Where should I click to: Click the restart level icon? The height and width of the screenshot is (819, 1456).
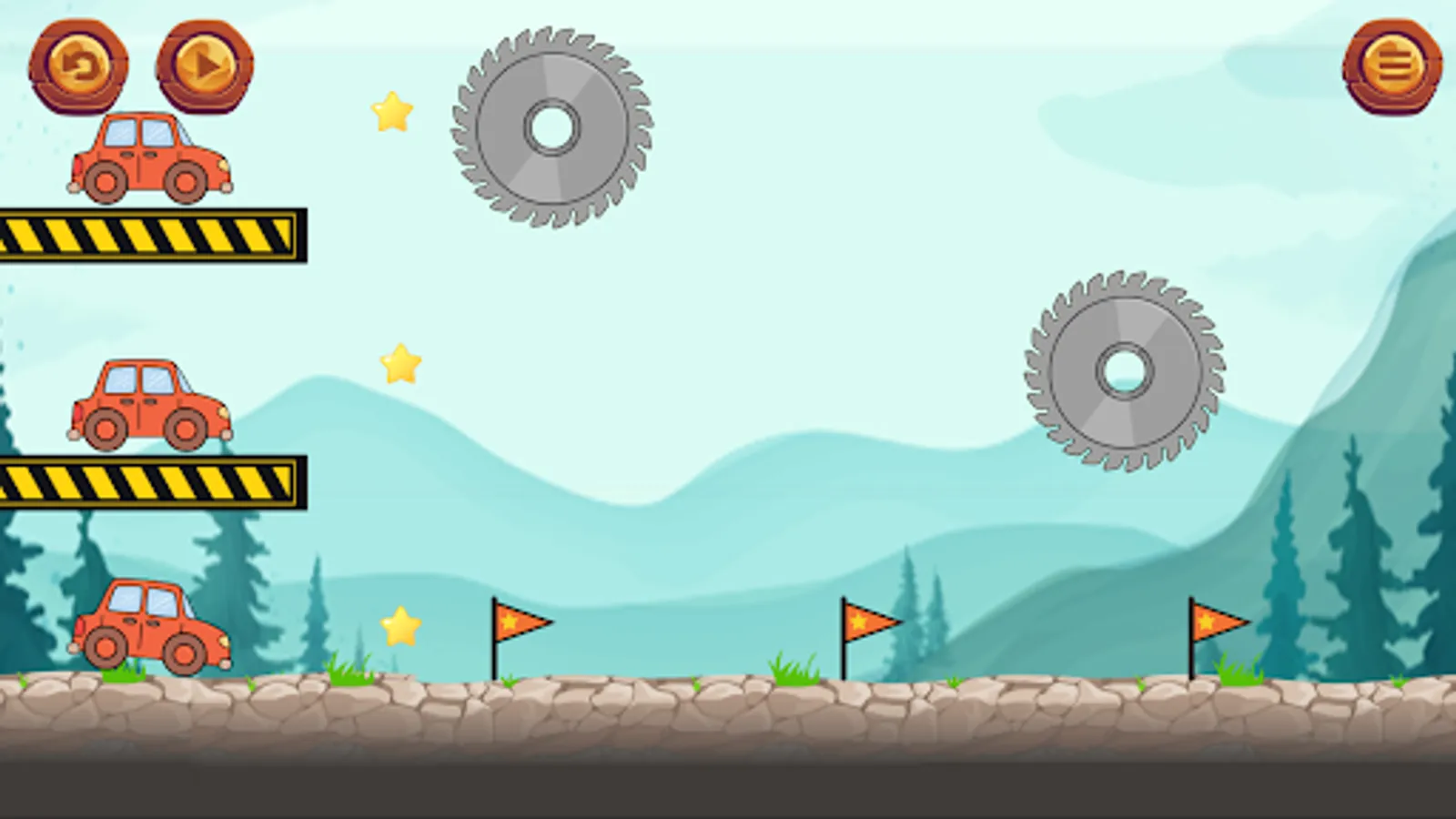pyautogui.click(x=80, y=66)
